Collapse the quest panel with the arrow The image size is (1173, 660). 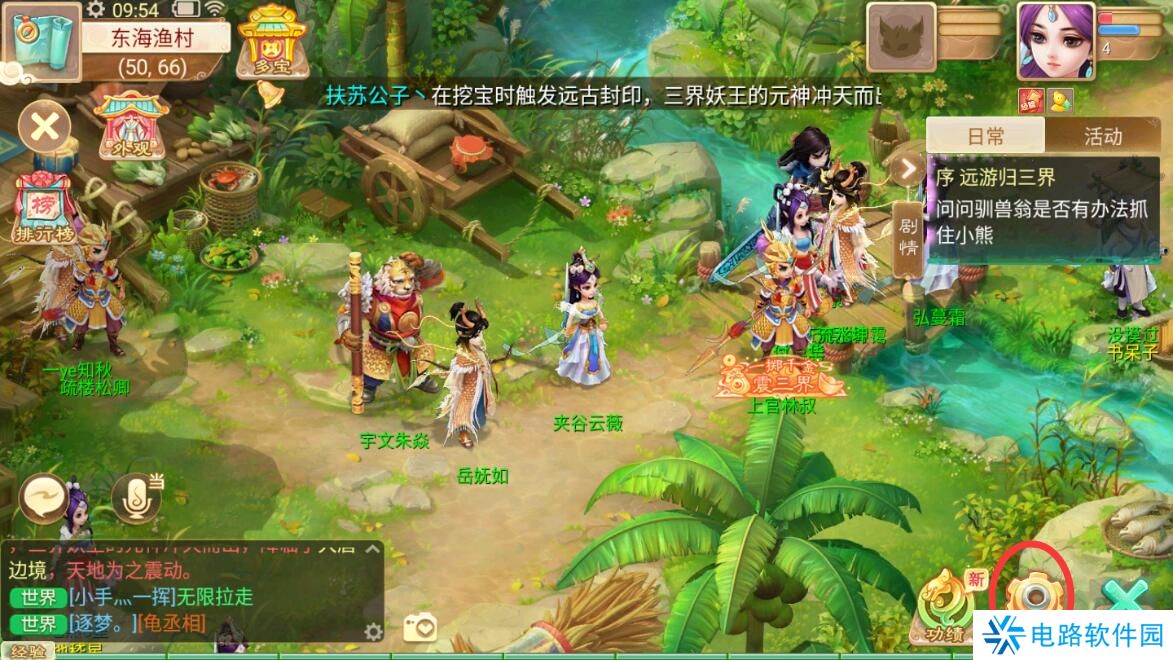click(908, 168)
